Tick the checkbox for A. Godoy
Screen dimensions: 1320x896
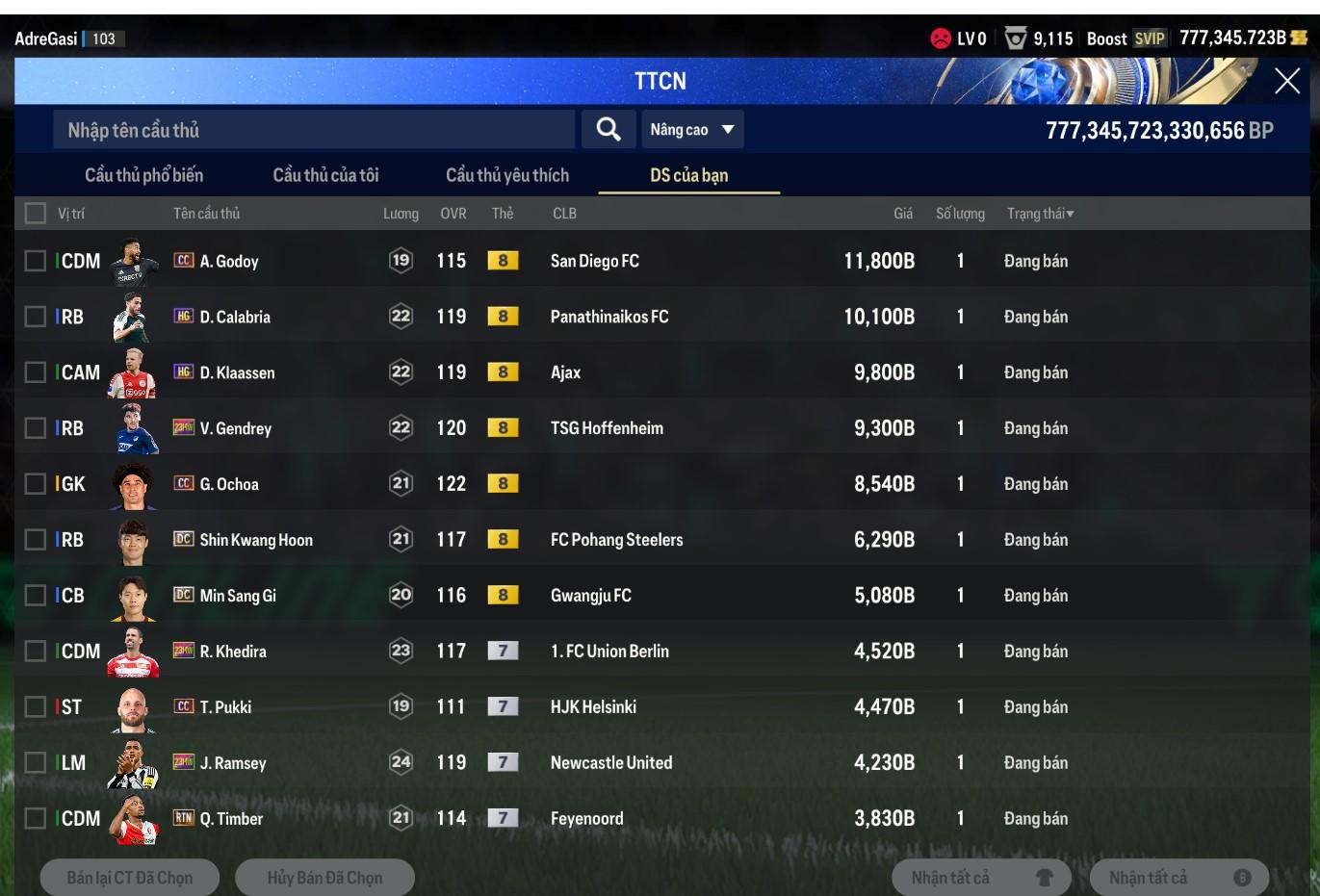(x=36, y=261)
